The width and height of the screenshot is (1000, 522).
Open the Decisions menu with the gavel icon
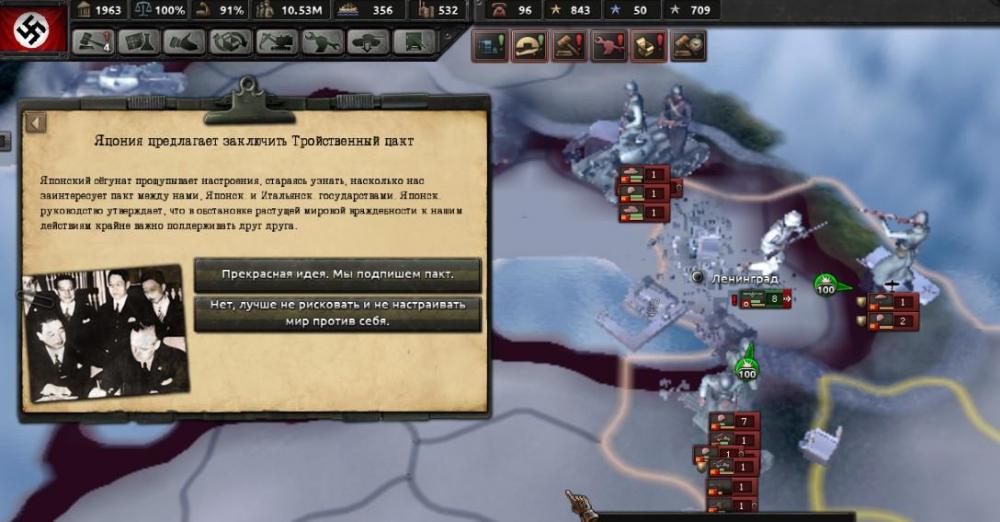pyautogui.click(x=94, y=42)
